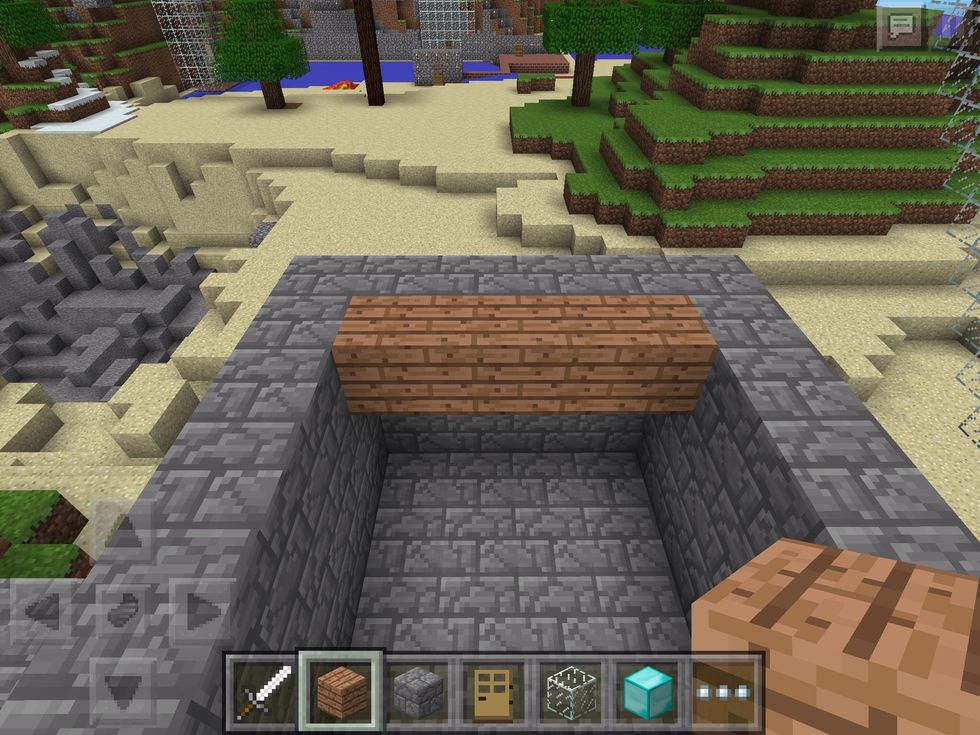Select the wooden door in the hotbar
980x735 pixels.
pos(494,692)
